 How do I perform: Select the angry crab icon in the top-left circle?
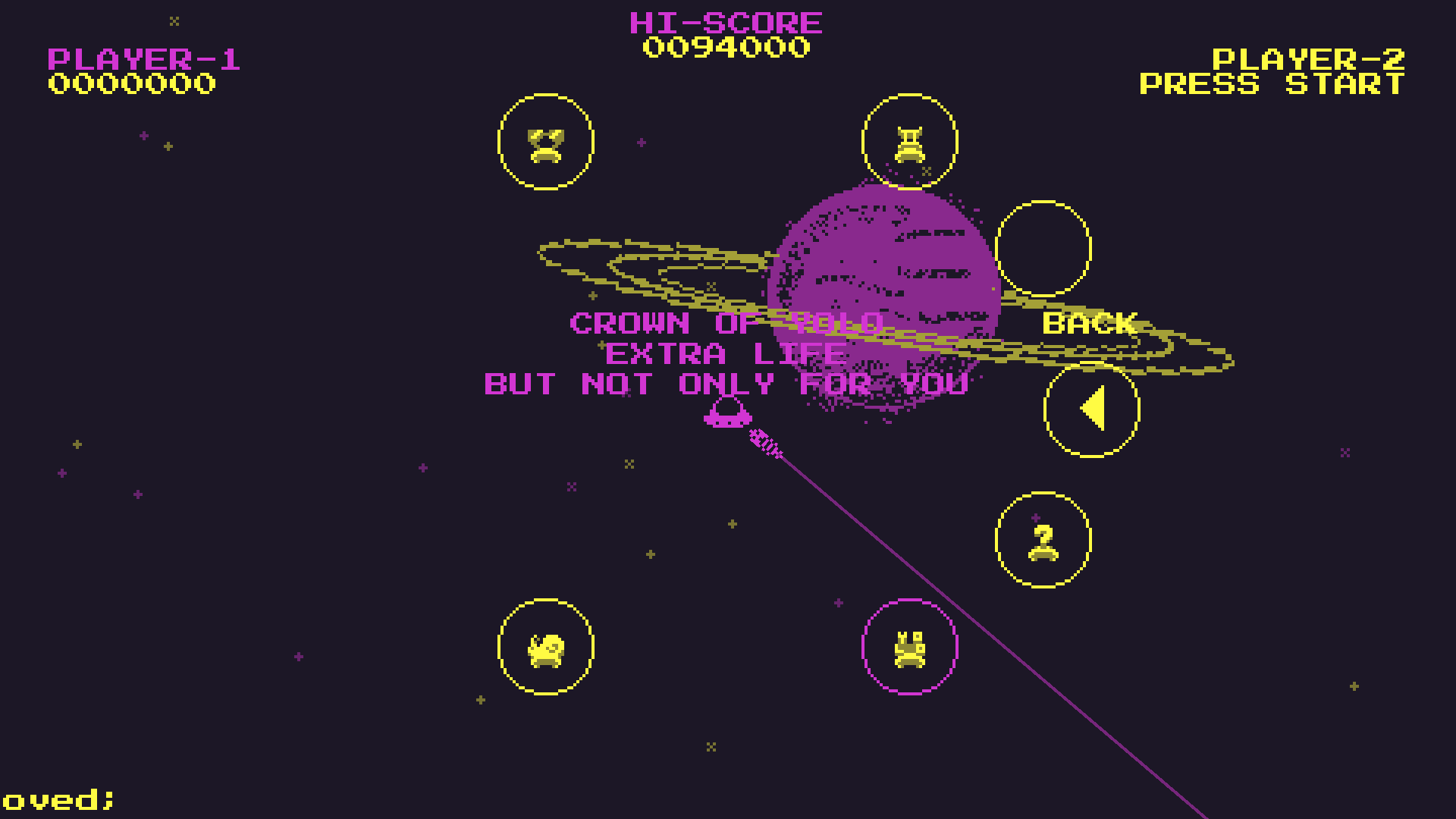(545, 144)
